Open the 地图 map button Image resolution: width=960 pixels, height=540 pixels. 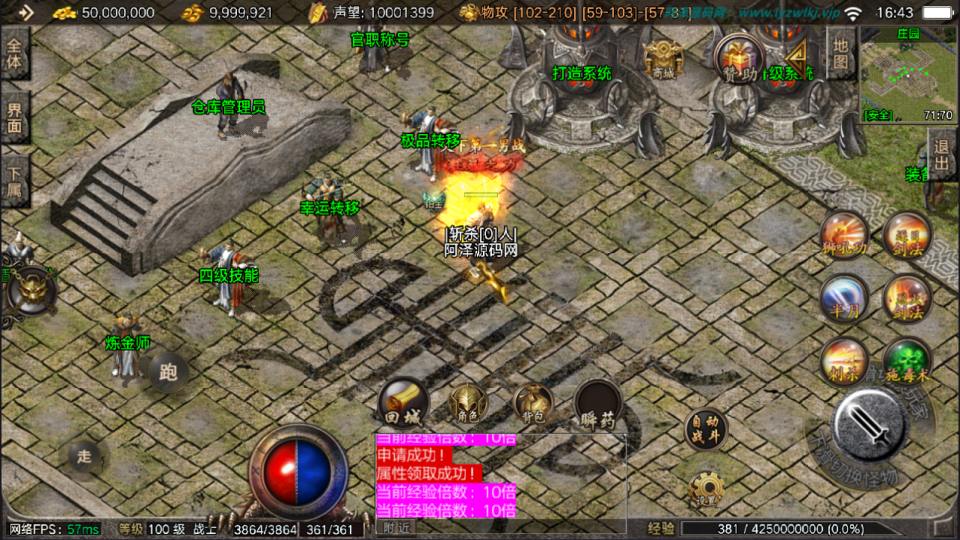click(842, 54)
